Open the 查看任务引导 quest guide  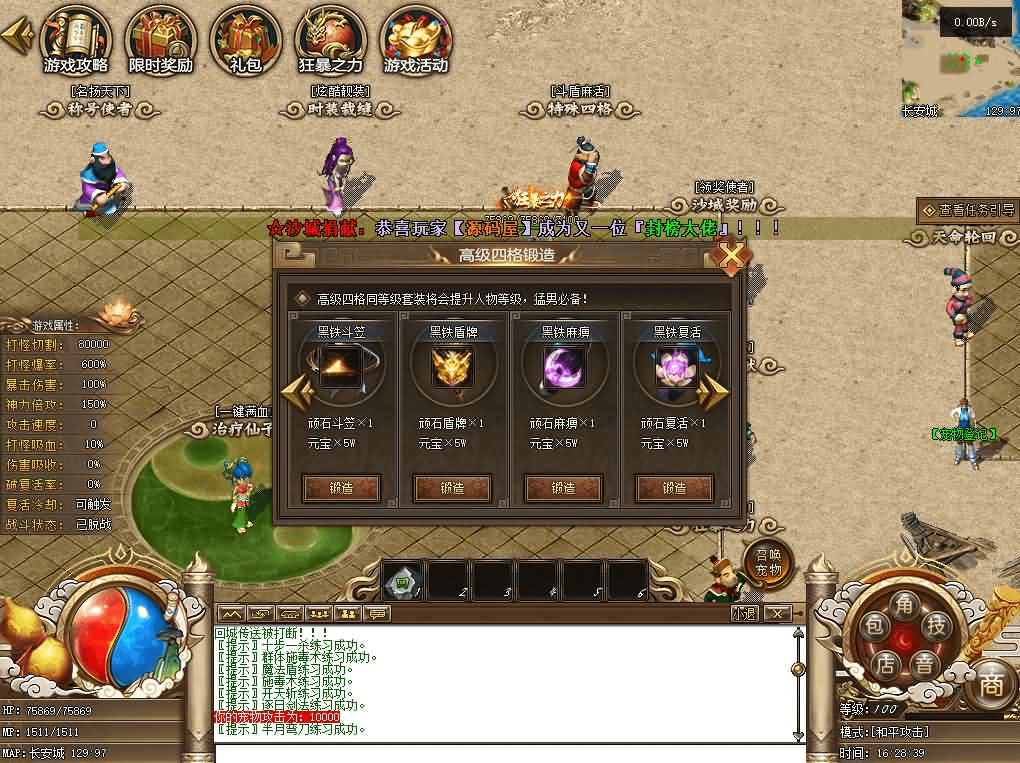point(967,210)
